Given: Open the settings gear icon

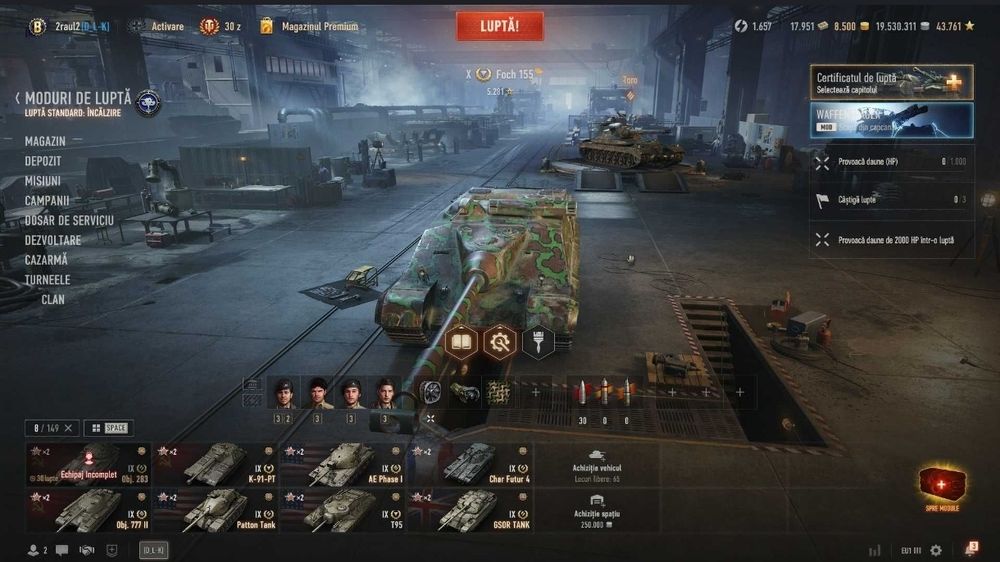Looking at the screenshot, I should tap(936, 550).
